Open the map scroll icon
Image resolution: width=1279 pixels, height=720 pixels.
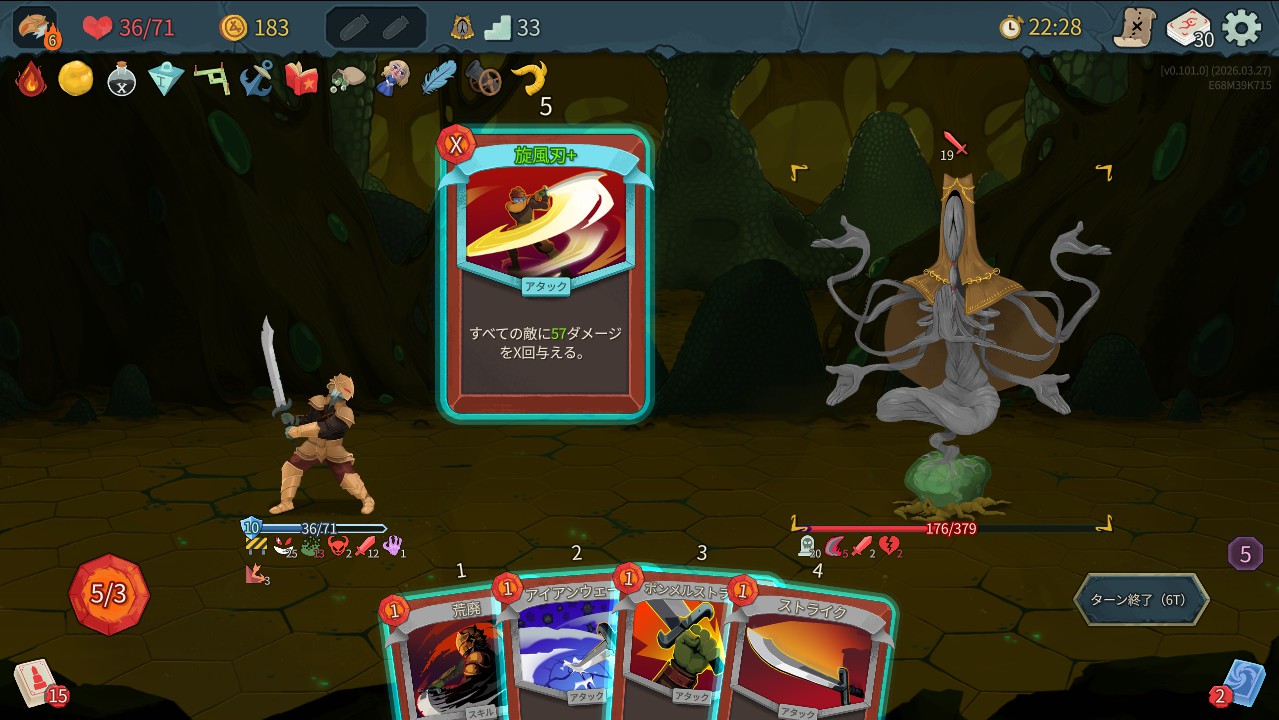[x=1135, y=28]
